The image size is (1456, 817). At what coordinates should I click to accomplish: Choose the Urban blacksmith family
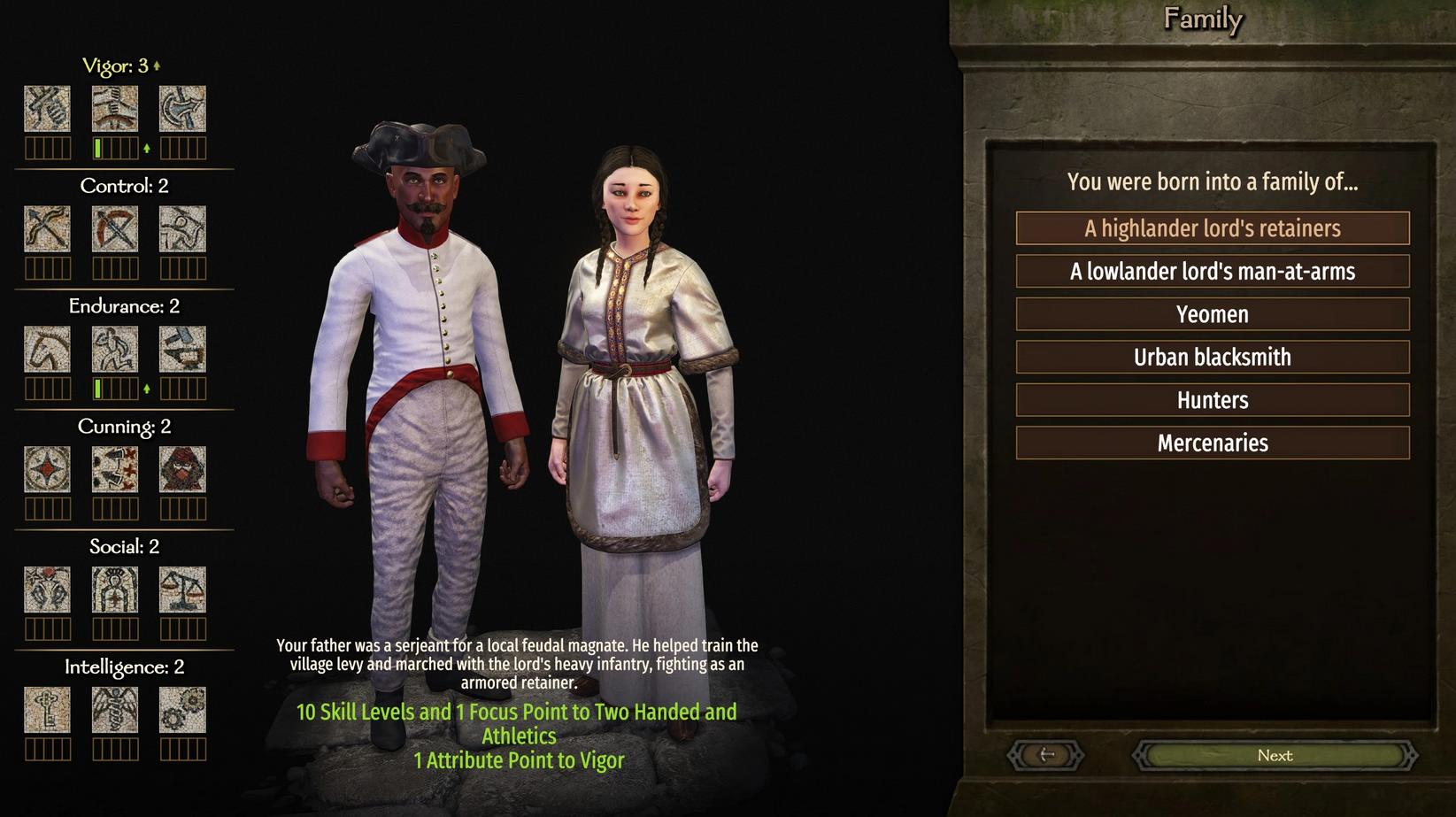coord(1212,357)
